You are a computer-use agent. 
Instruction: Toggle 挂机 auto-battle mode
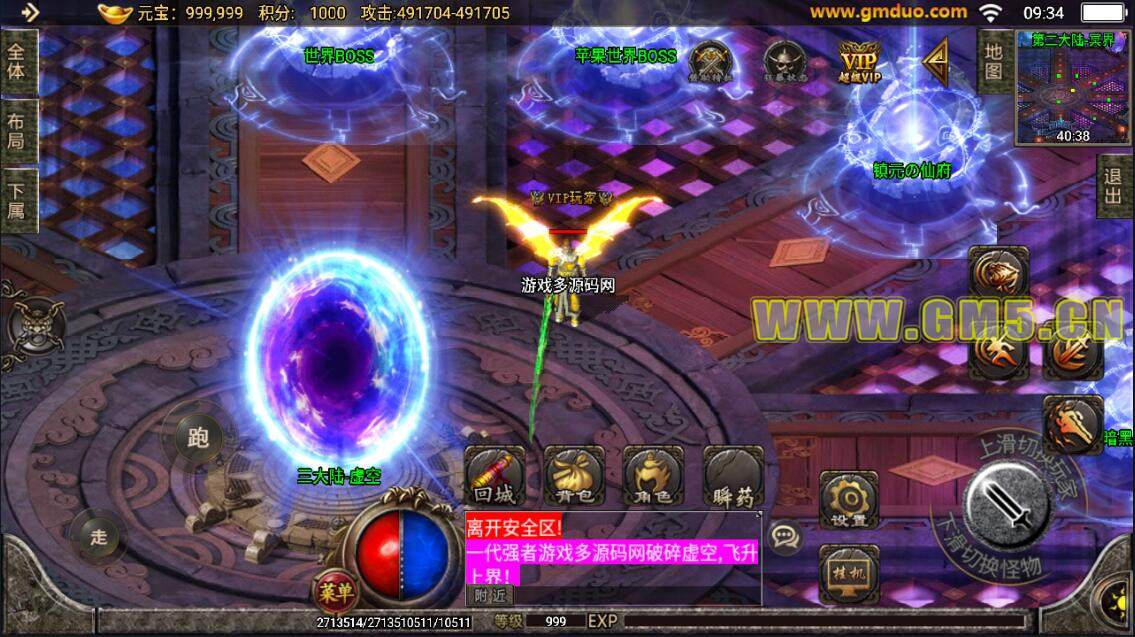[x=848, y=573]
